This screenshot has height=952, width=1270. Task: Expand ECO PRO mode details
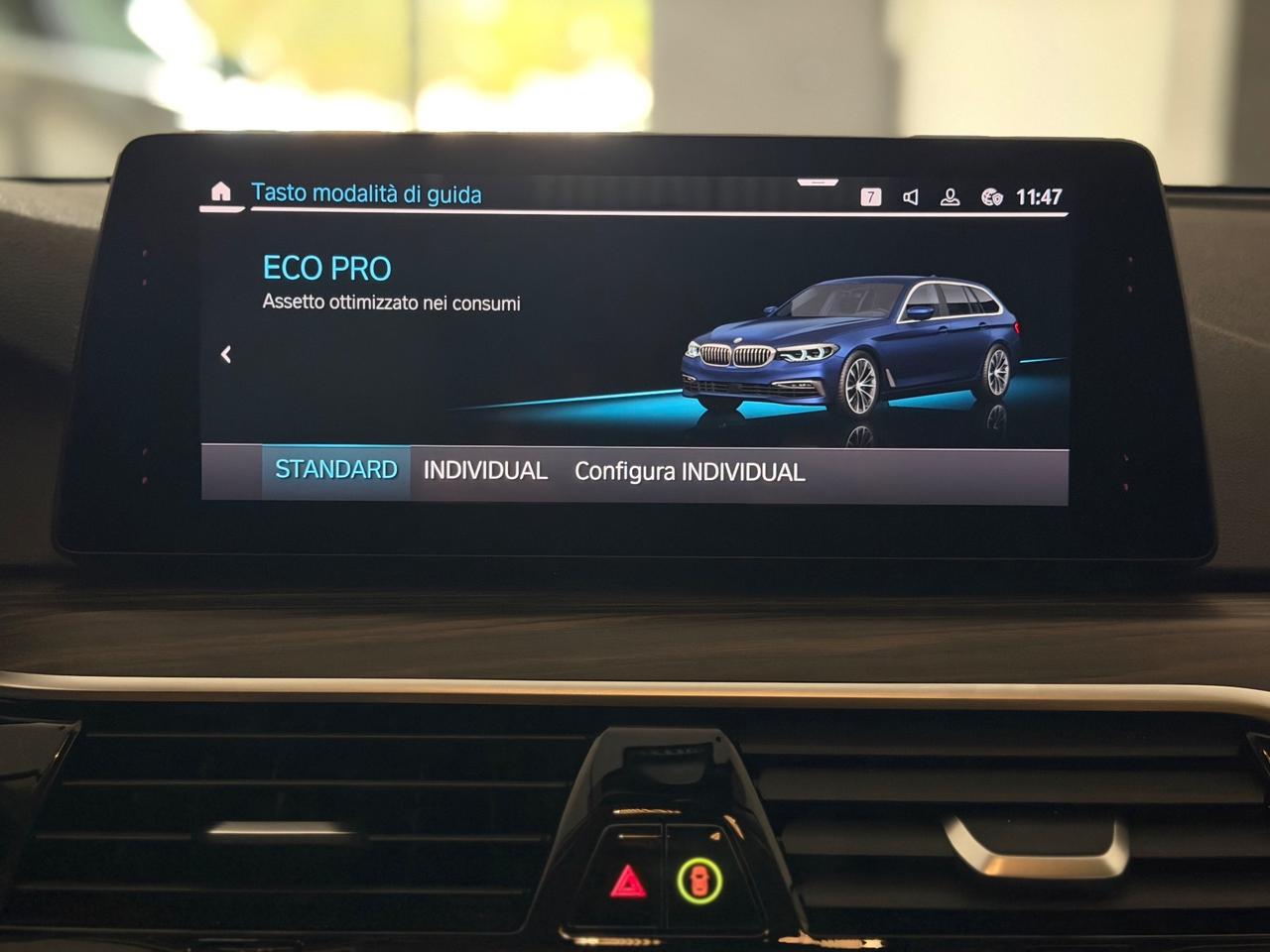327,268
